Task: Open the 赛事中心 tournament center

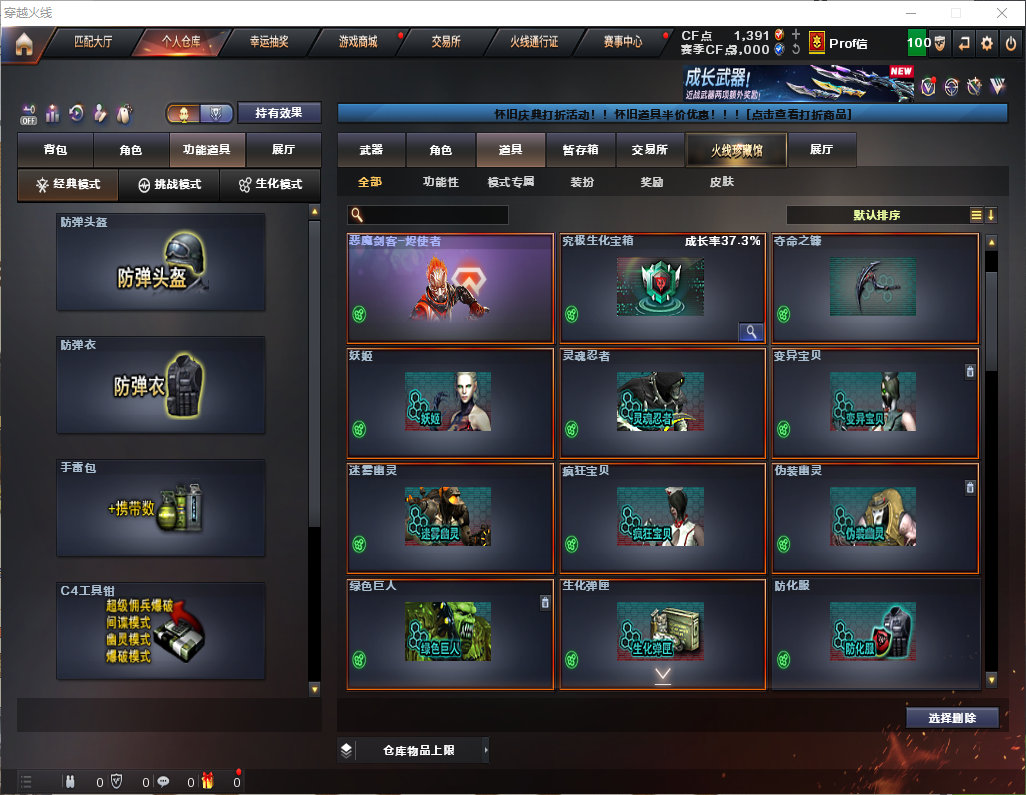Action: (x=623, y=42)
